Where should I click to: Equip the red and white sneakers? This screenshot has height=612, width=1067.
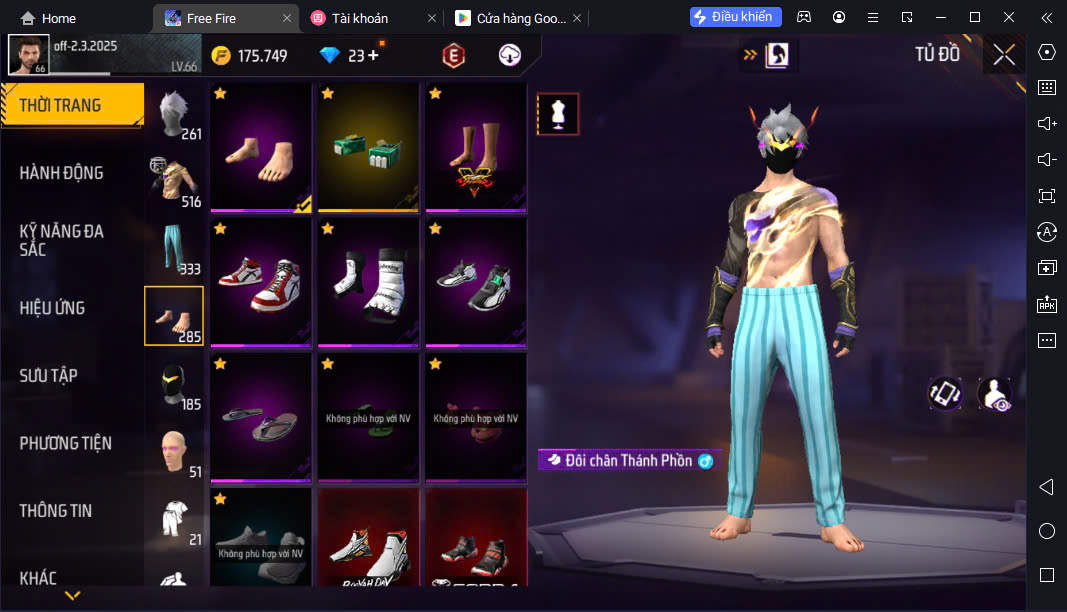pyautogui.click(x=260, y=283)
